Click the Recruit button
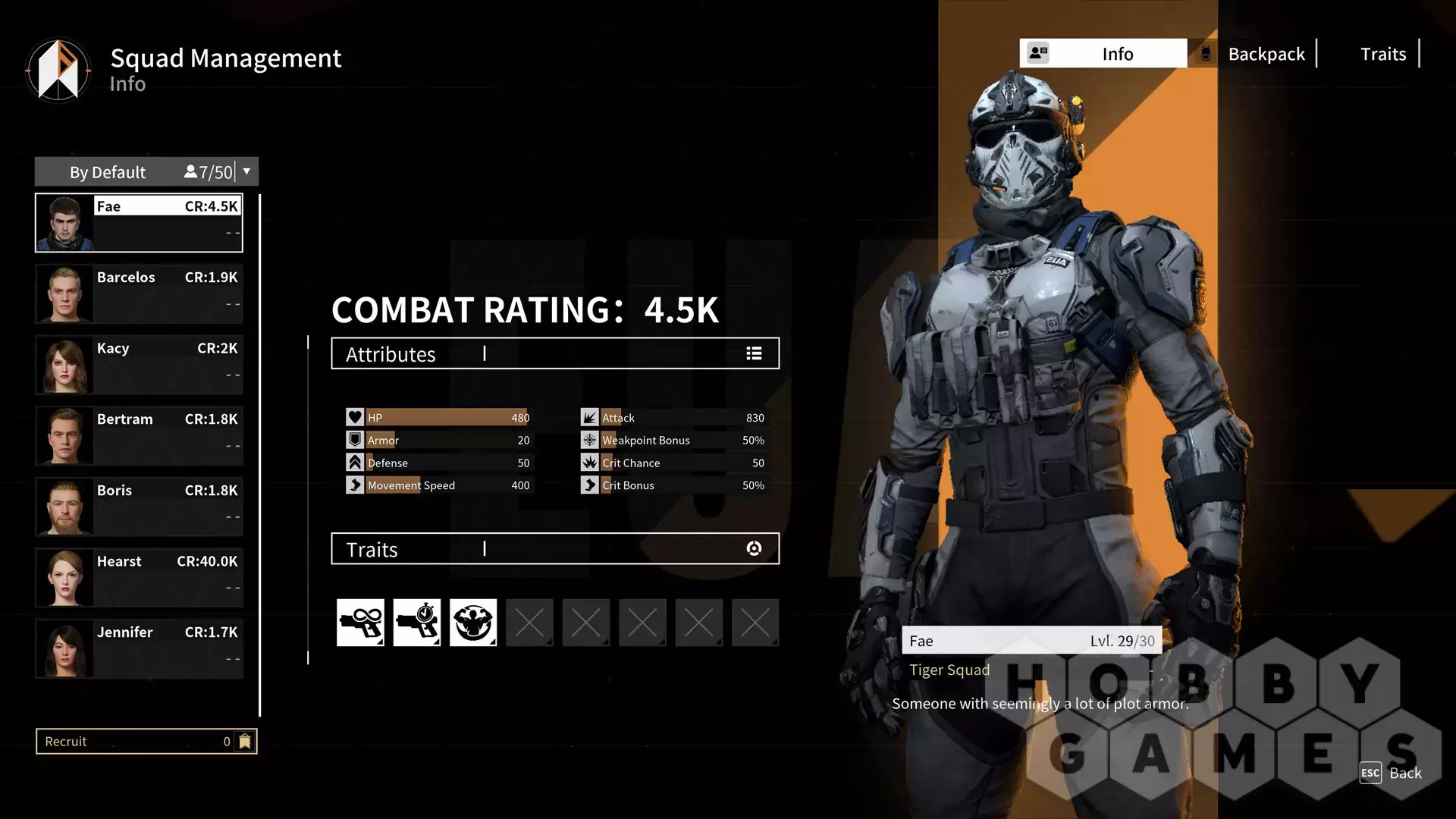The width and height of the screenshot is (1456, 819). [146, 742]
